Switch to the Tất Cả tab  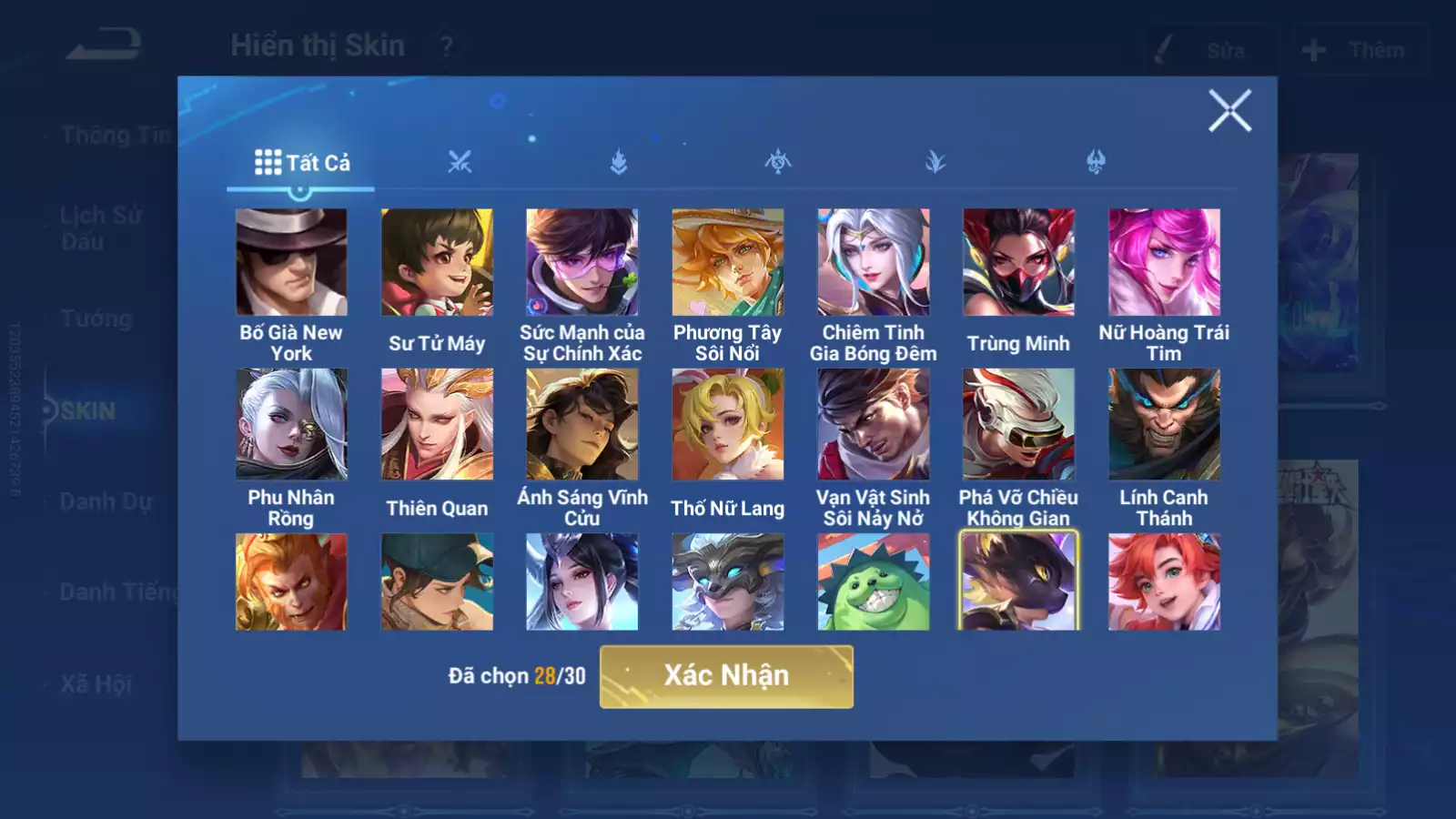(301, 163)
